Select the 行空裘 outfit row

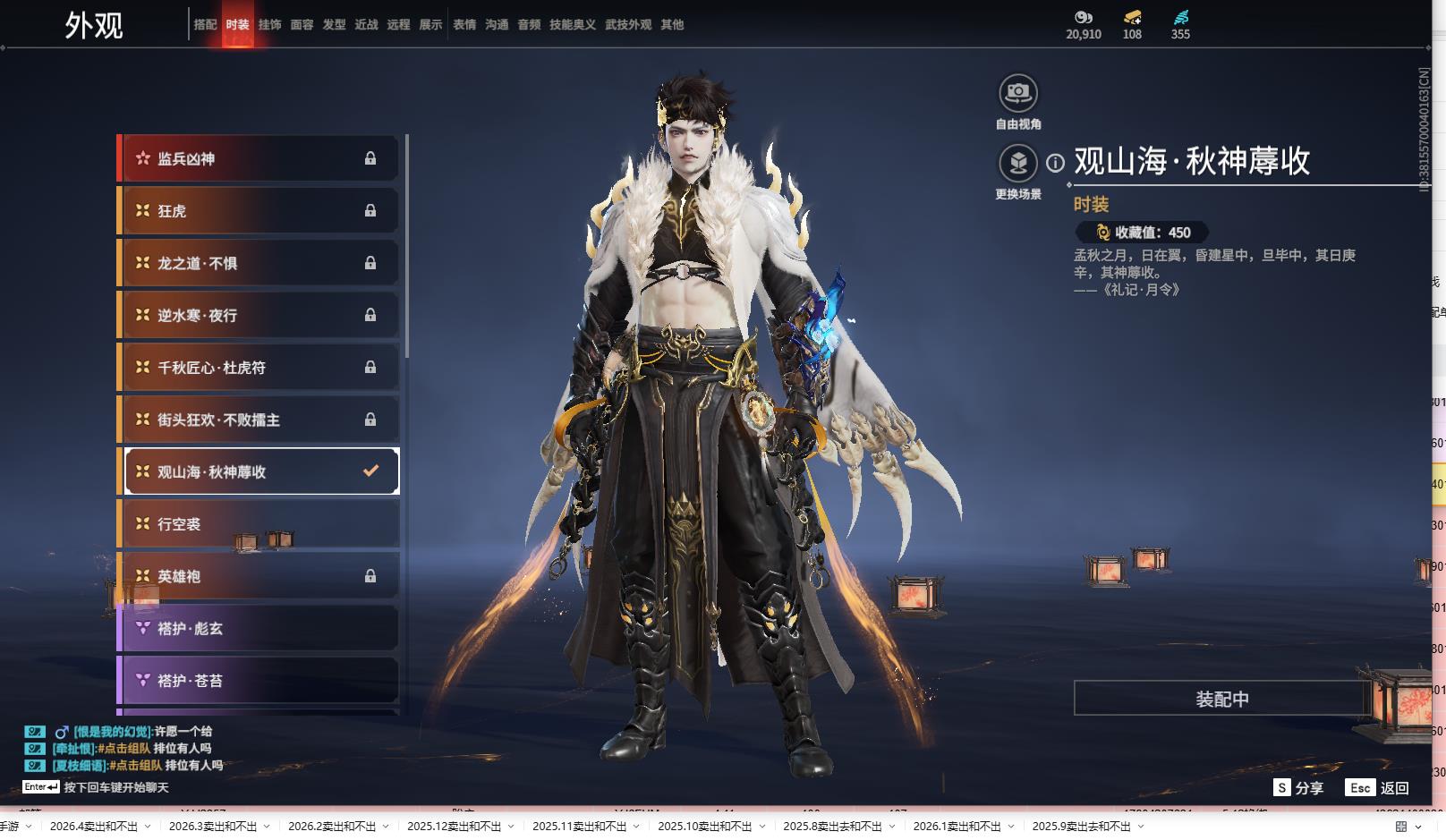point(259,524)
